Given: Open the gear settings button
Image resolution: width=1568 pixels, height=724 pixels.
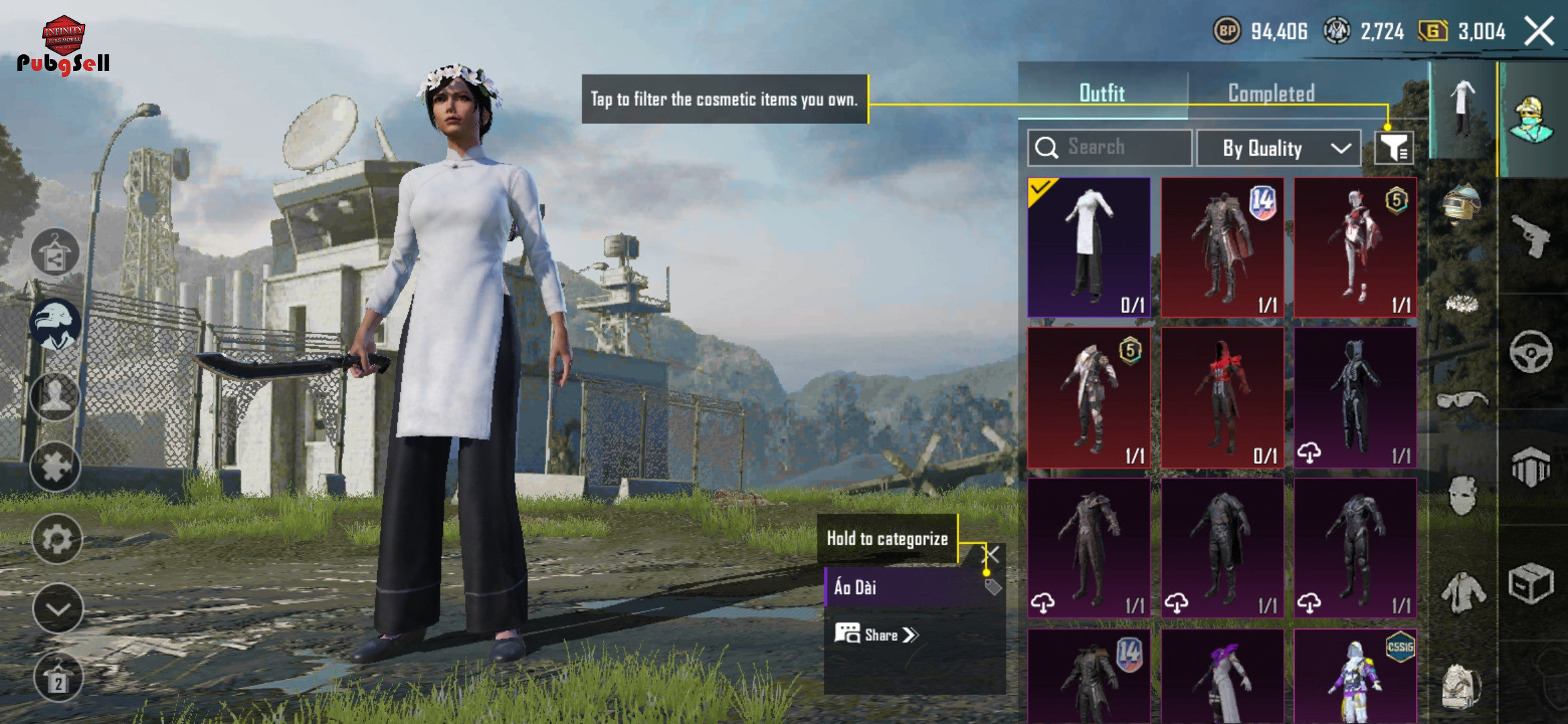Looking at the screenshot, I should tap(57, 538).
